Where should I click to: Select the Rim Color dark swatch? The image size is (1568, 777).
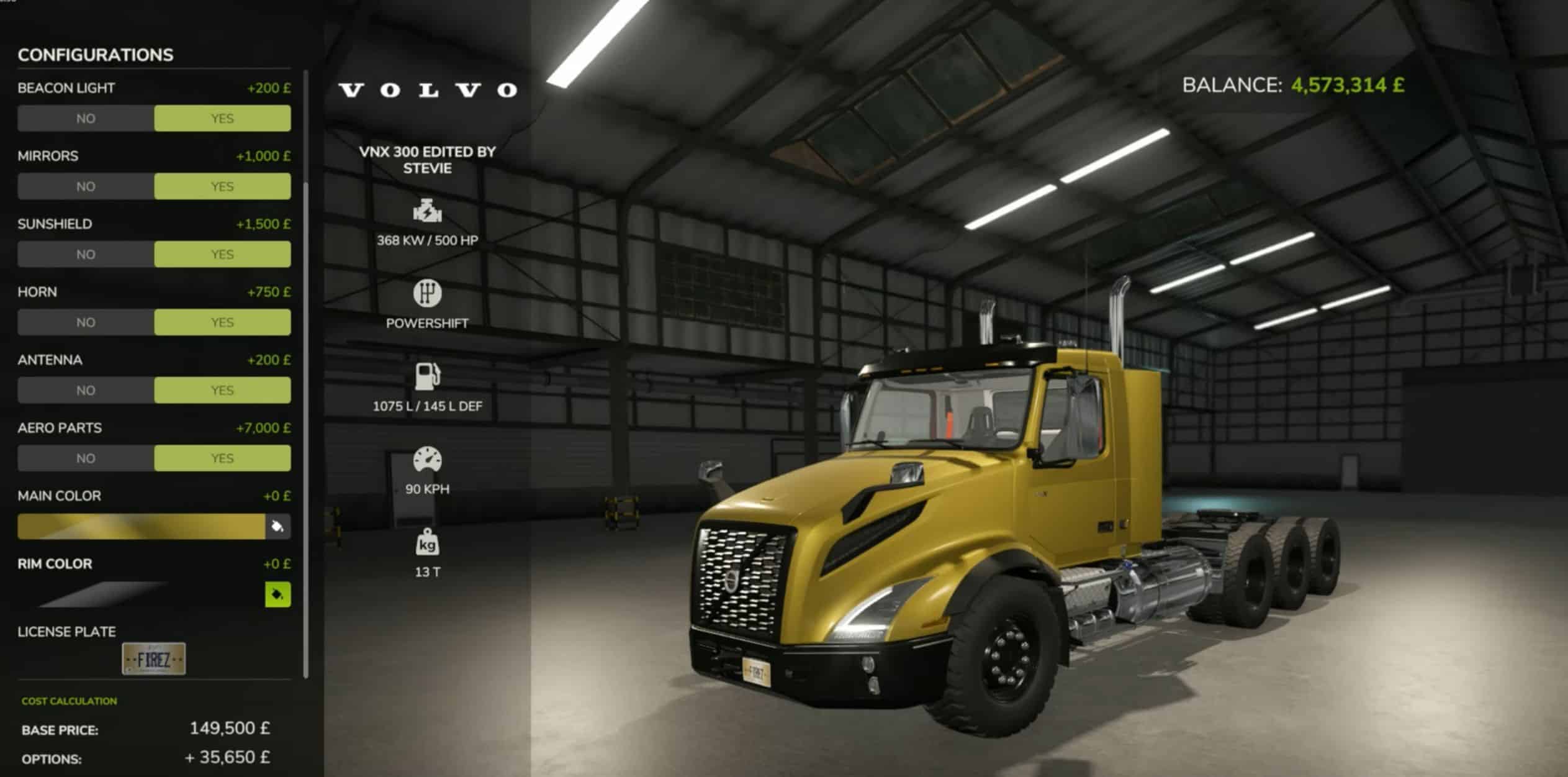[x=102, y=594]
